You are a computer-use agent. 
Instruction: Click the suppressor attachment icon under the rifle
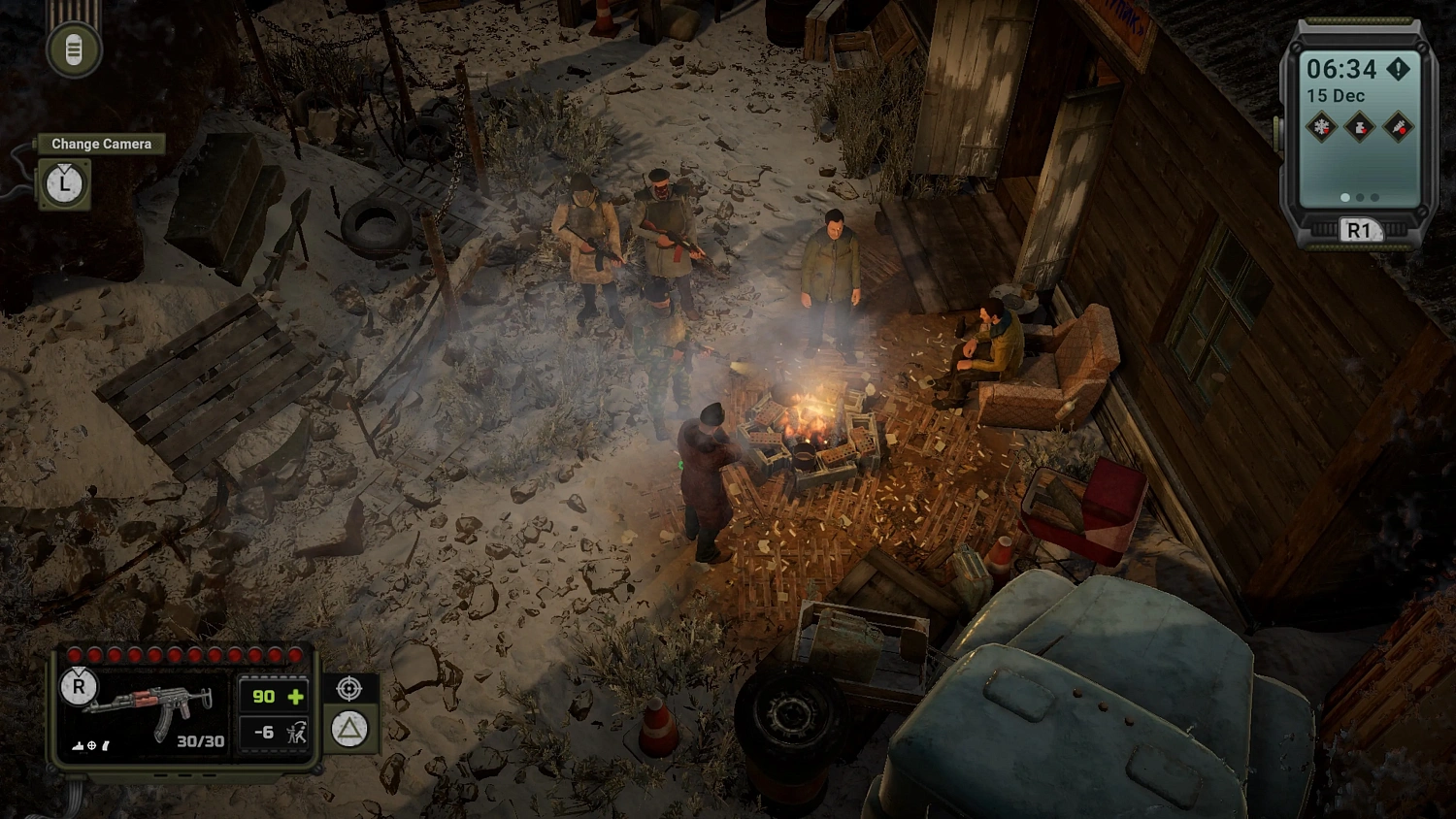tap(76, 745)
